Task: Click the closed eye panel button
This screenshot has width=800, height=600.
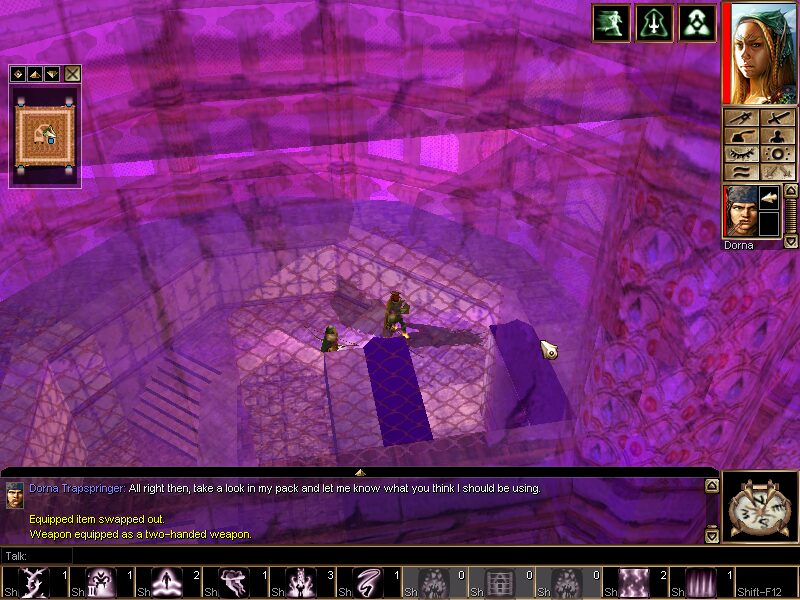Action: point(742,154)
